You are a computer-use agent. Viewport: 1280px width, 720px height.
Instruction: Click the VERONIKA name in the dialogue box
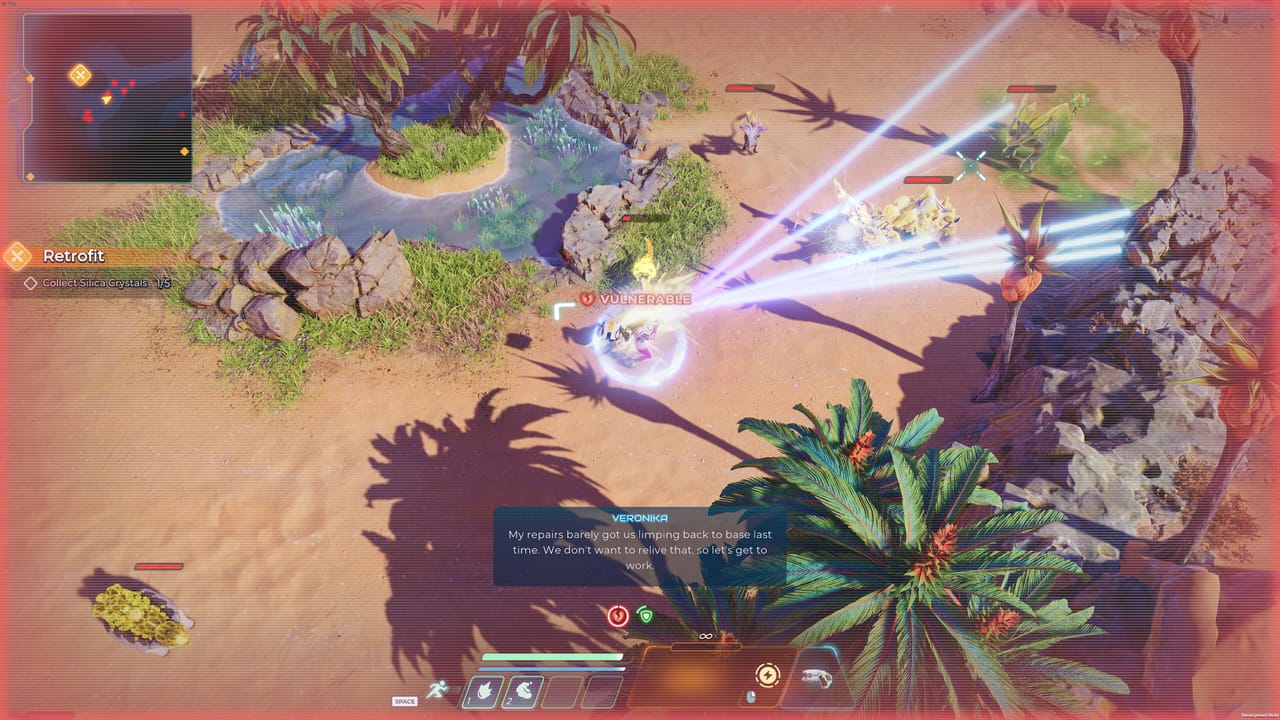click(x=639, y=517)
